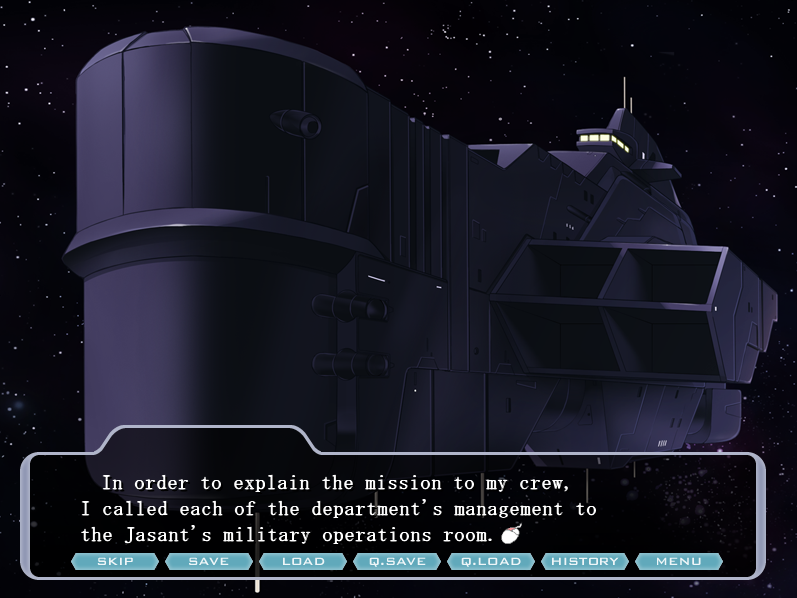Open the SAVE screen
Screen dimensions: 797x598
pos(209,561)
